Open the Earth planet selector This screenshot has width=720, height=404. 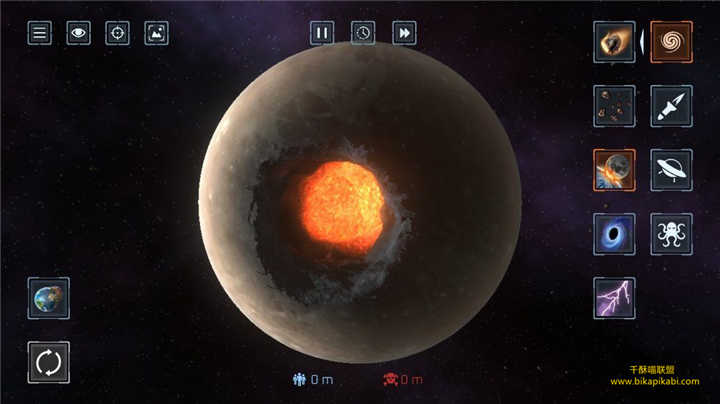[49, 298]
